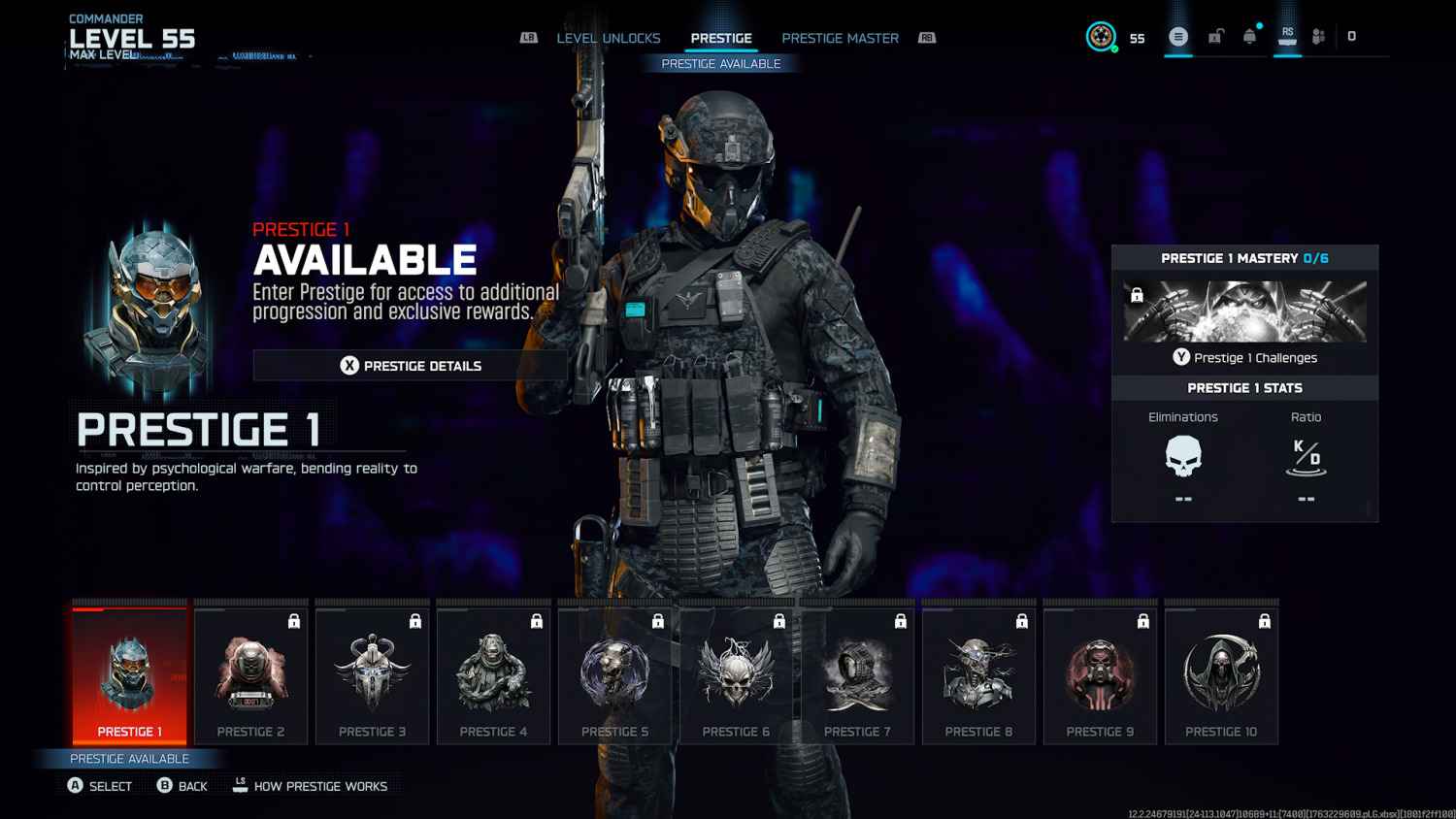The width and height of the screenshot is (1456, 819).
Task: Choose the Prestige 6 winged skull tile
Action: tap(736, 676)
